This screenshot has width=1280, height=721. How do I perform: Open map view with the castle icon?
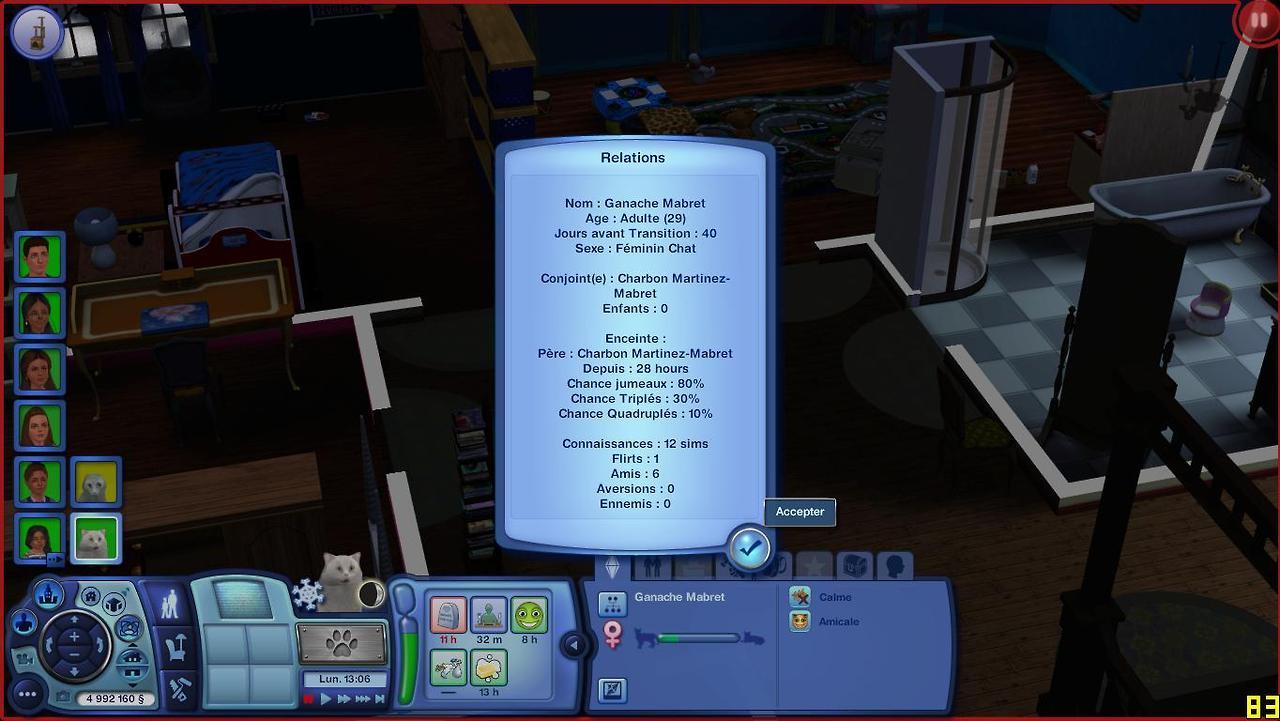point(49,596)
